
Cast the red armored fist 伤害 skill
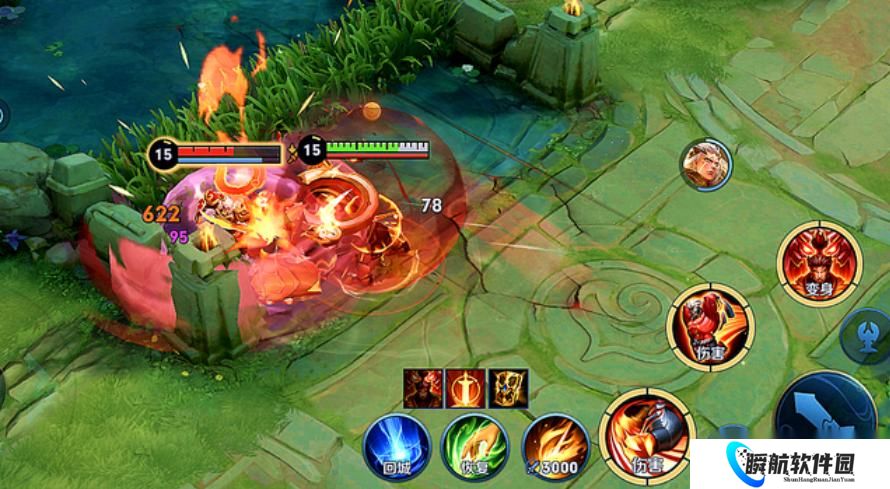(711, 327)
